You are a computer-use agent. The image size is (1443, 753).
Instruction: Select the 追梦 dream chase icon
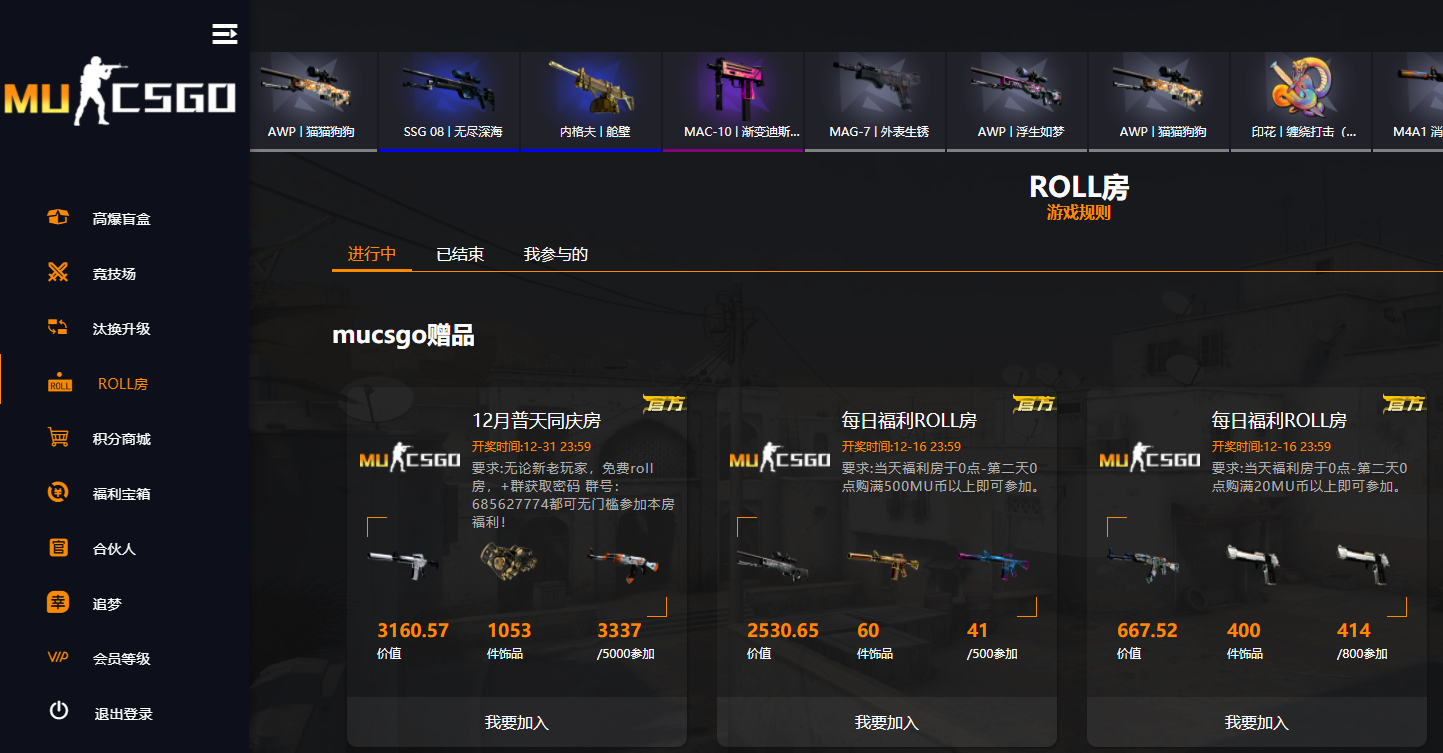57,603
